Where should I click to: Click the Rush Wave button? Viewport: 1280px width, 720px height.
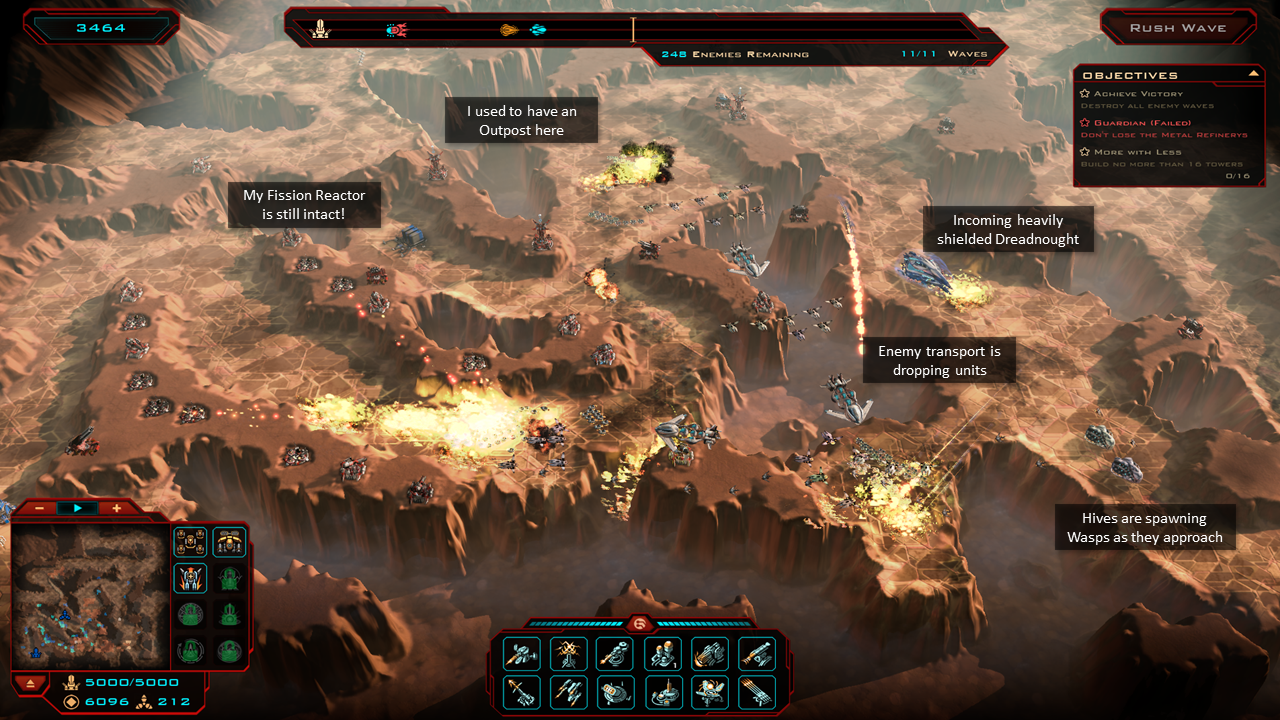tap(1177, 28)
